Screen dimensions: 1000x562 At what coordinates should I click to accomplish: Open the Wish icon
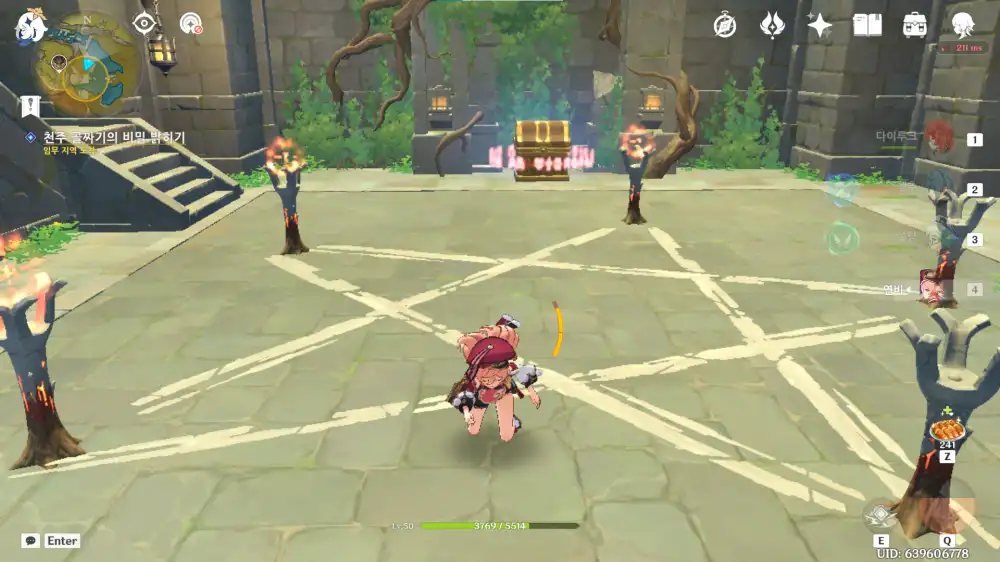772,25
